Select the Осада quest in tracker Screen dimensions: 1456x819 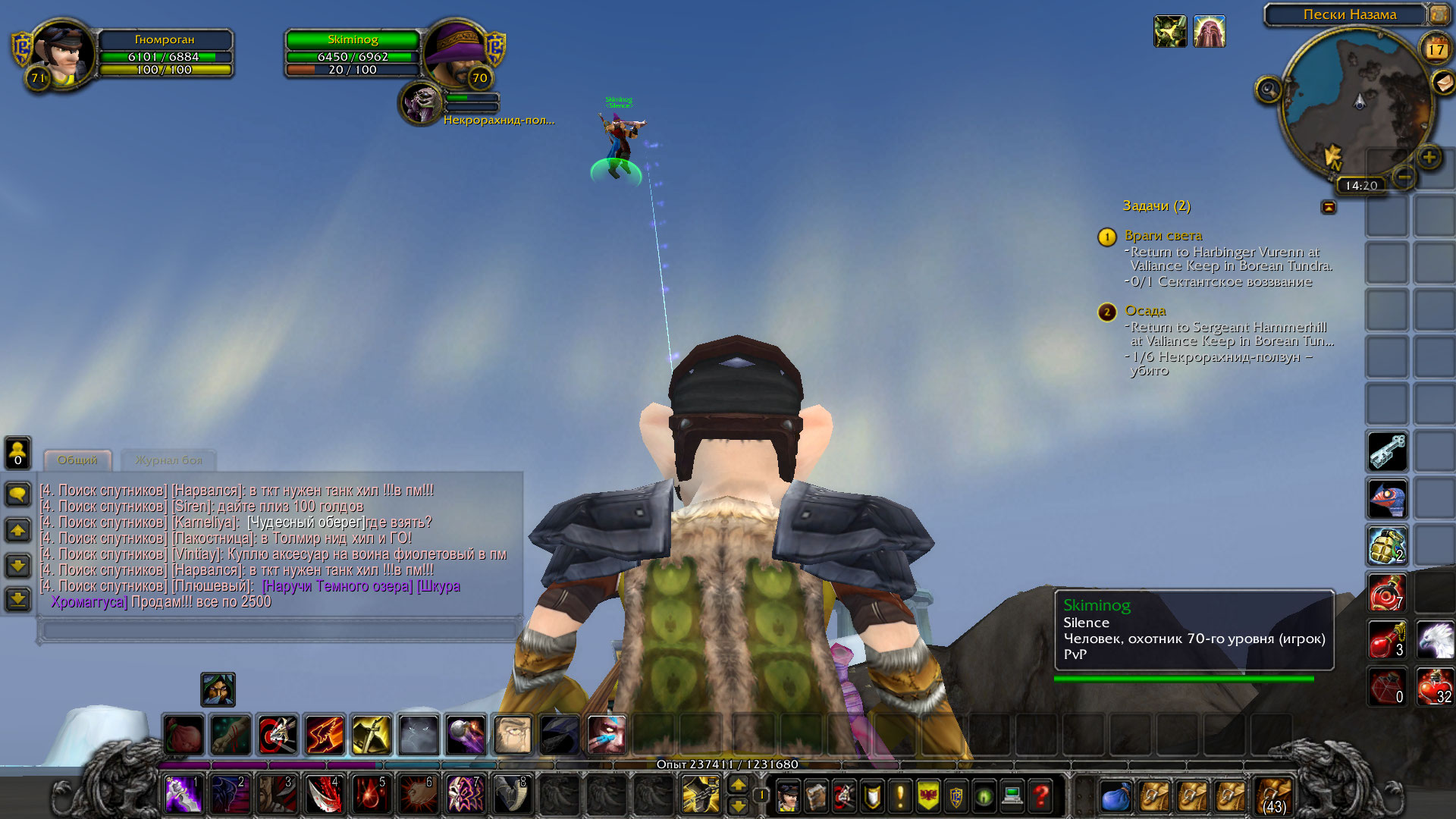1145,311
